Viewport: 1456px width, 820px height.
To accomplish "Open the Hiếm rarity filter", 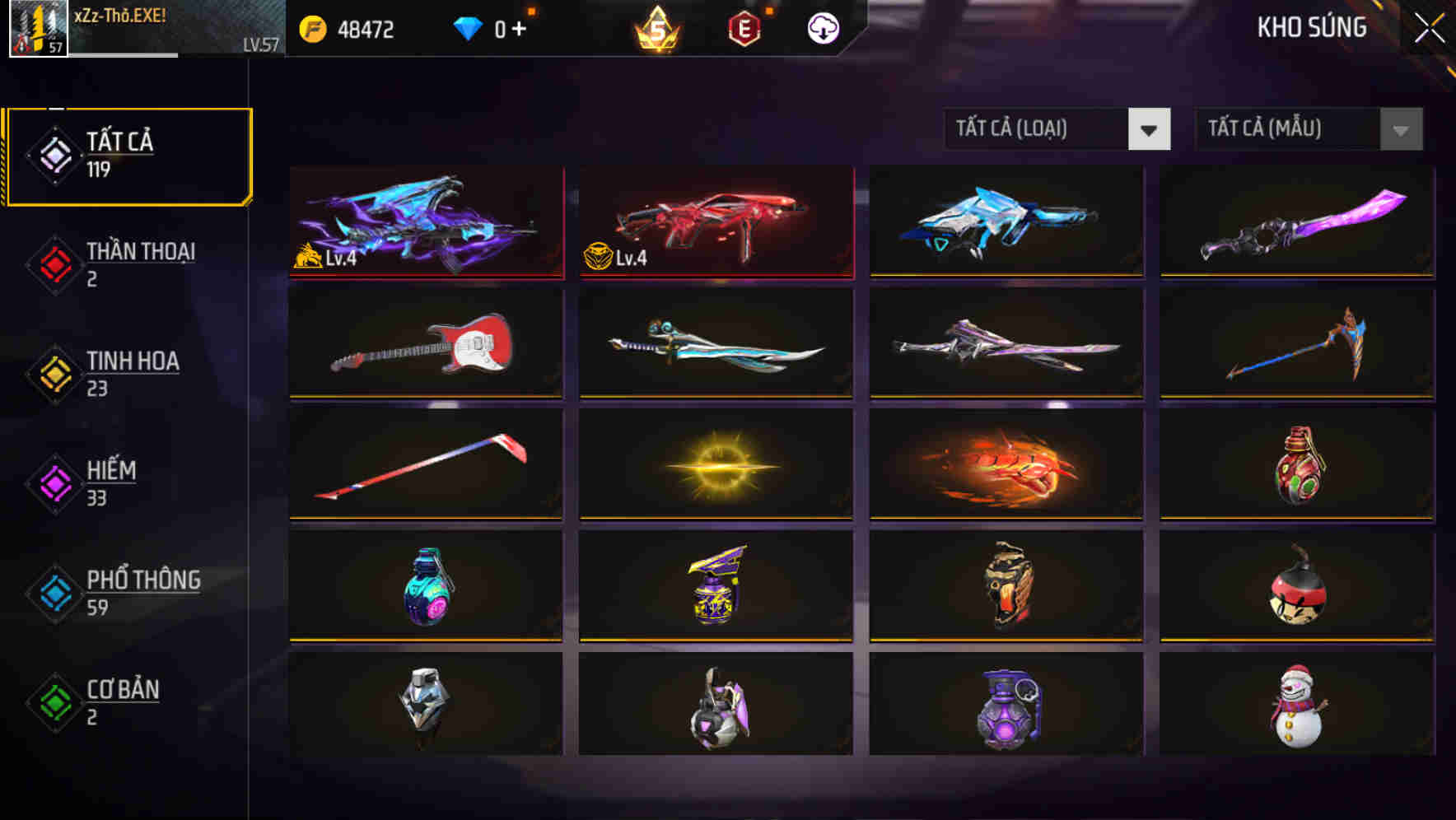I will [x=107, y=482].
